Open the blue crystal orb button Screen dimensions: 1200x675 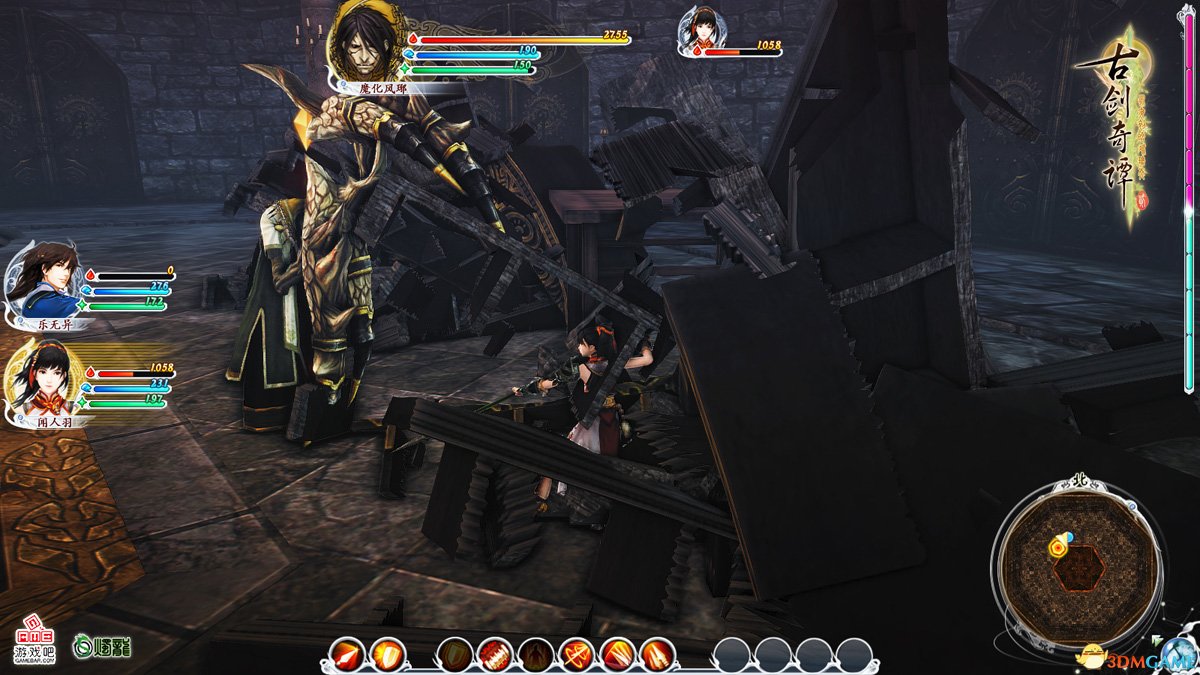pyautogui.click(x=1176, y=653)
